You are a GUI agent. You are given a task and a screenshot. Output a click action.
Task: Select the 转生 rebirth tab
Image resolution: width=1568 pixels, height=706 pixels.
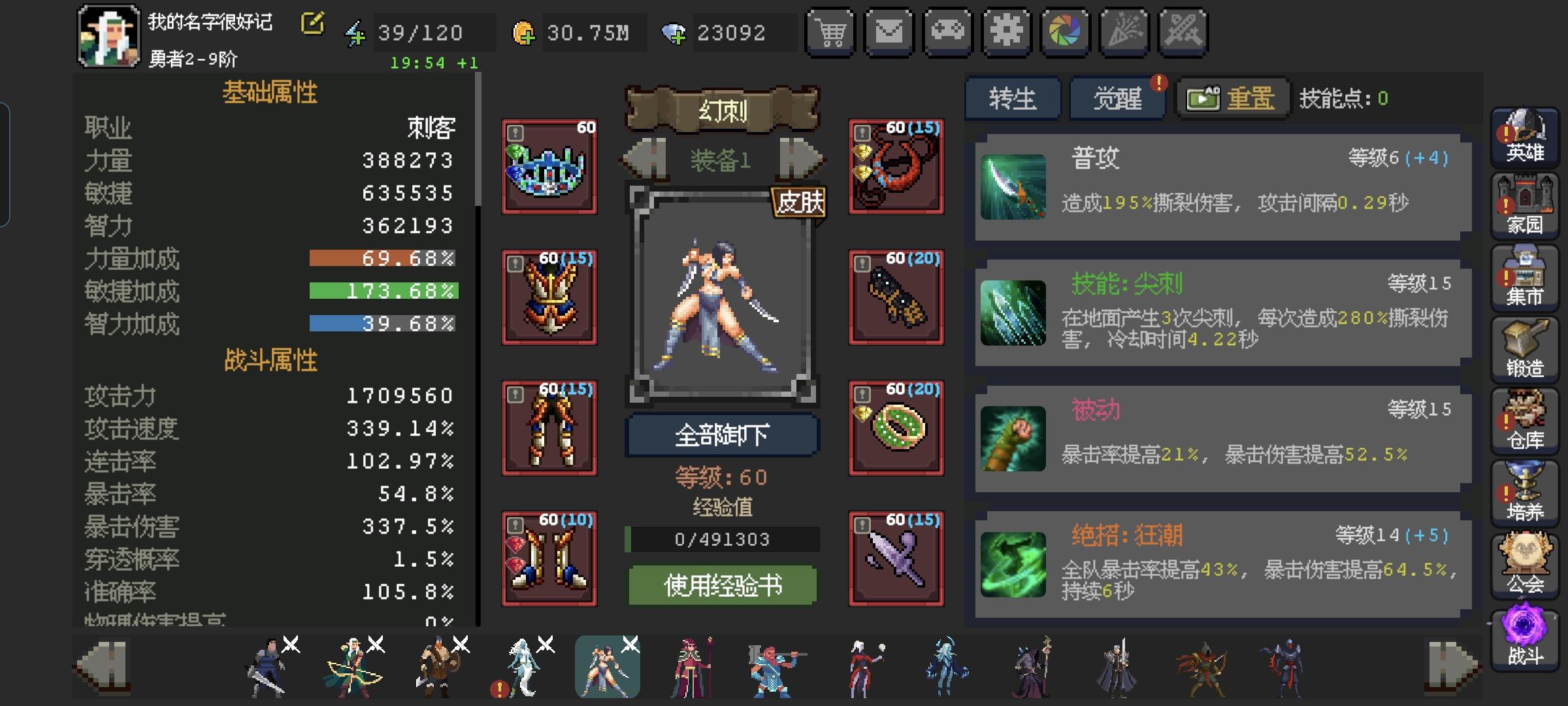[x=1013, y=98]
